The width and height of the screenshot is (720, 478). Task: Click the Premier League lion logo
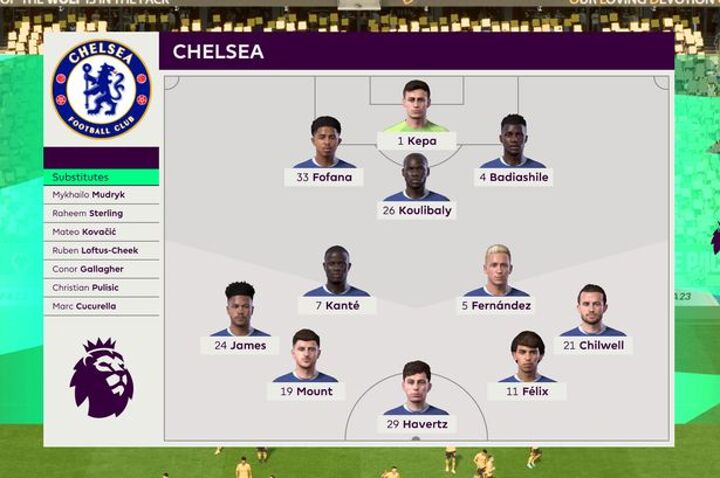[x=101, y=378]
